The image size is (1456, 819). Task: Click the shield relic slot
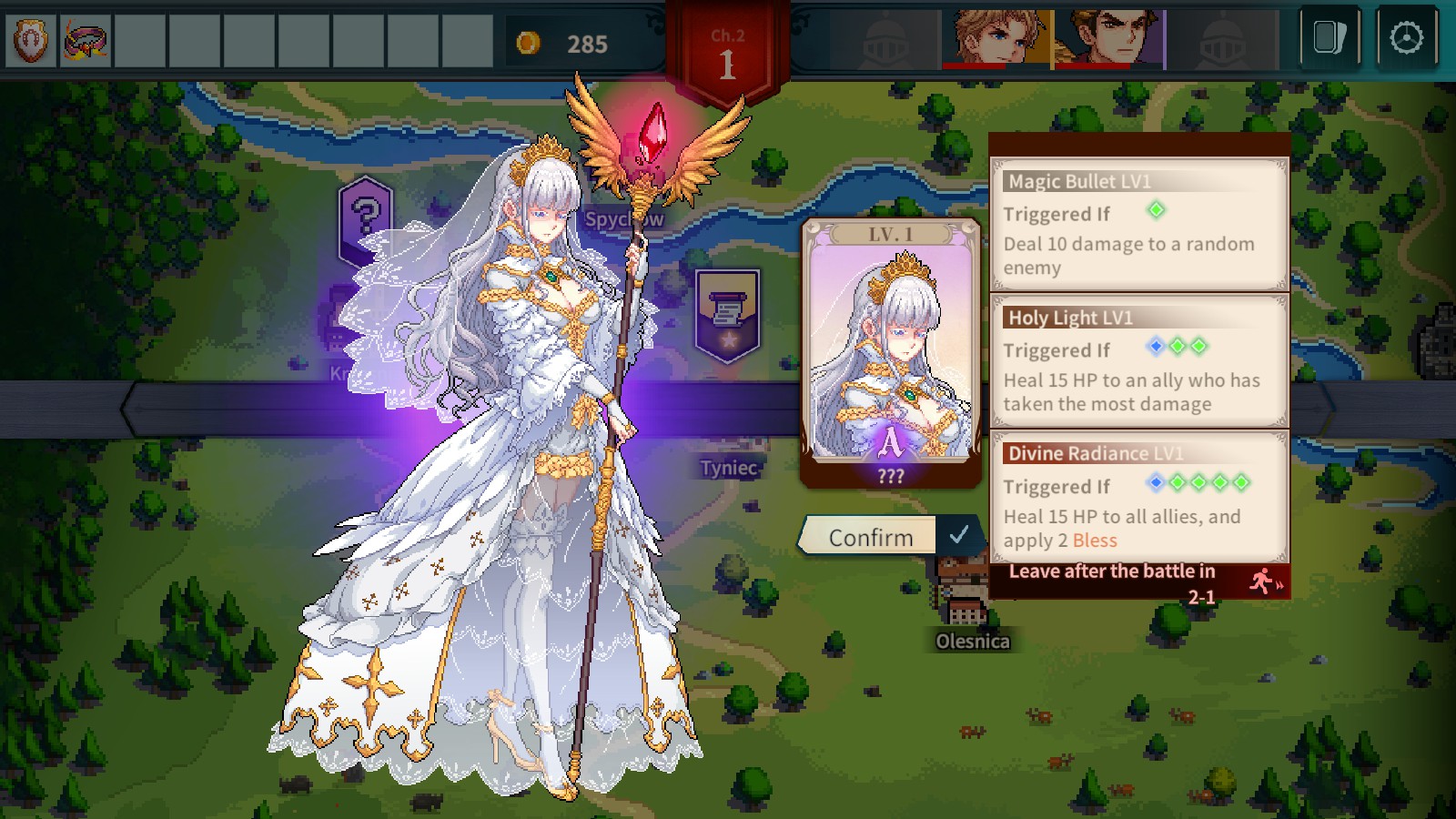tap(31, 41)
